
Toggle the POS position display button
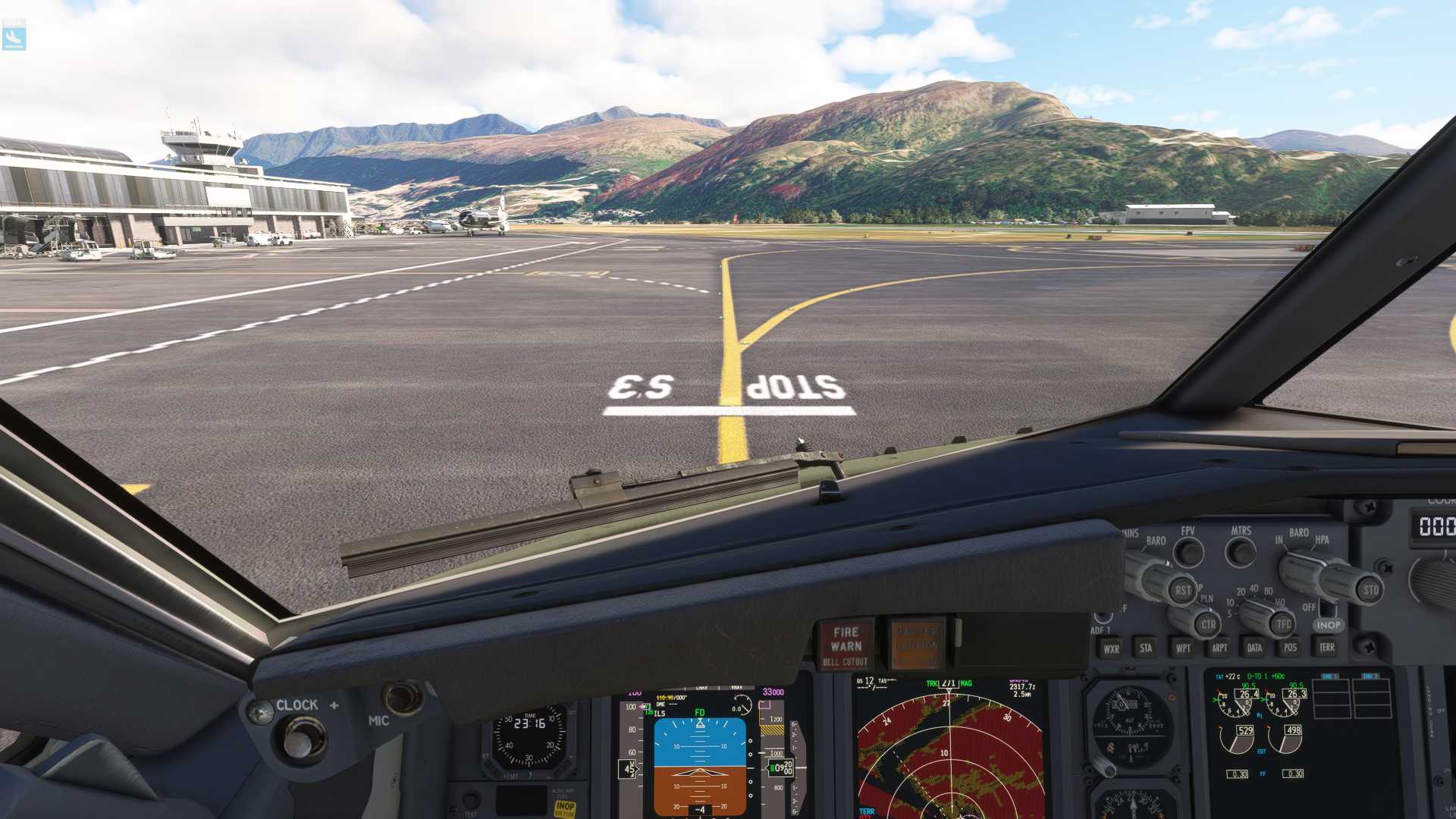1290,647
